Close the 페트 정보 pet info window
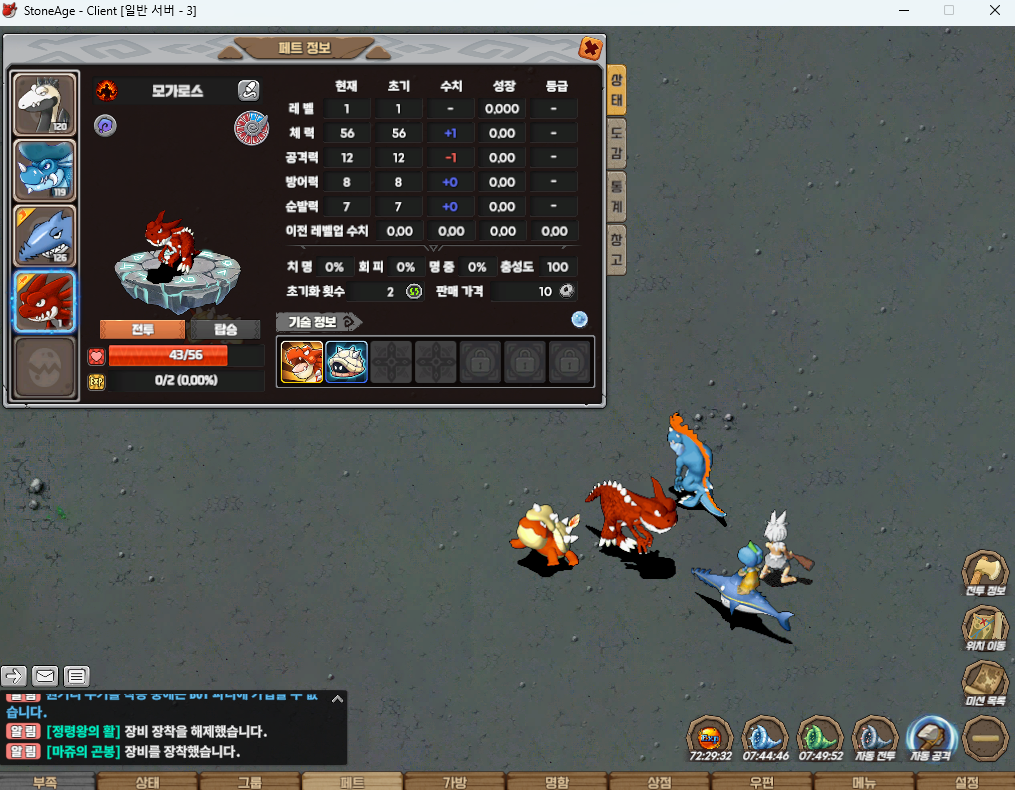This screenshot has height=790, width=1015. (591, 48)
